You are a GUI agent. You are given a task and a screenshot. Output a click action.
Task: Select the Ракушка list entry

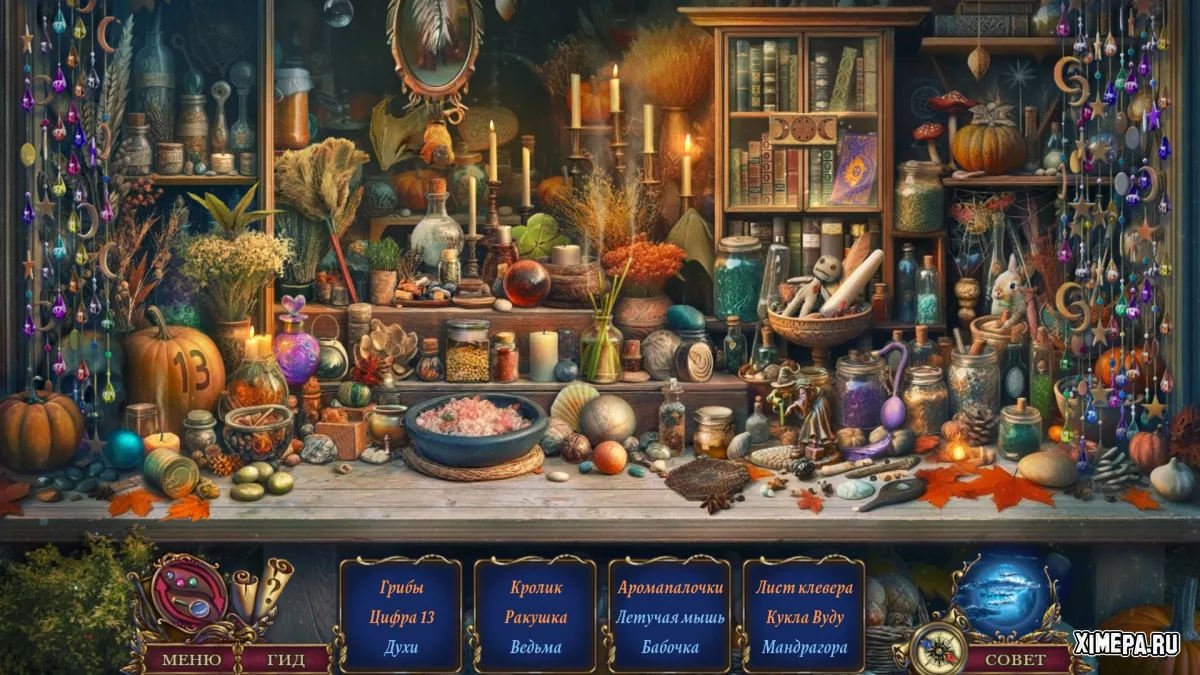(535, 617)
